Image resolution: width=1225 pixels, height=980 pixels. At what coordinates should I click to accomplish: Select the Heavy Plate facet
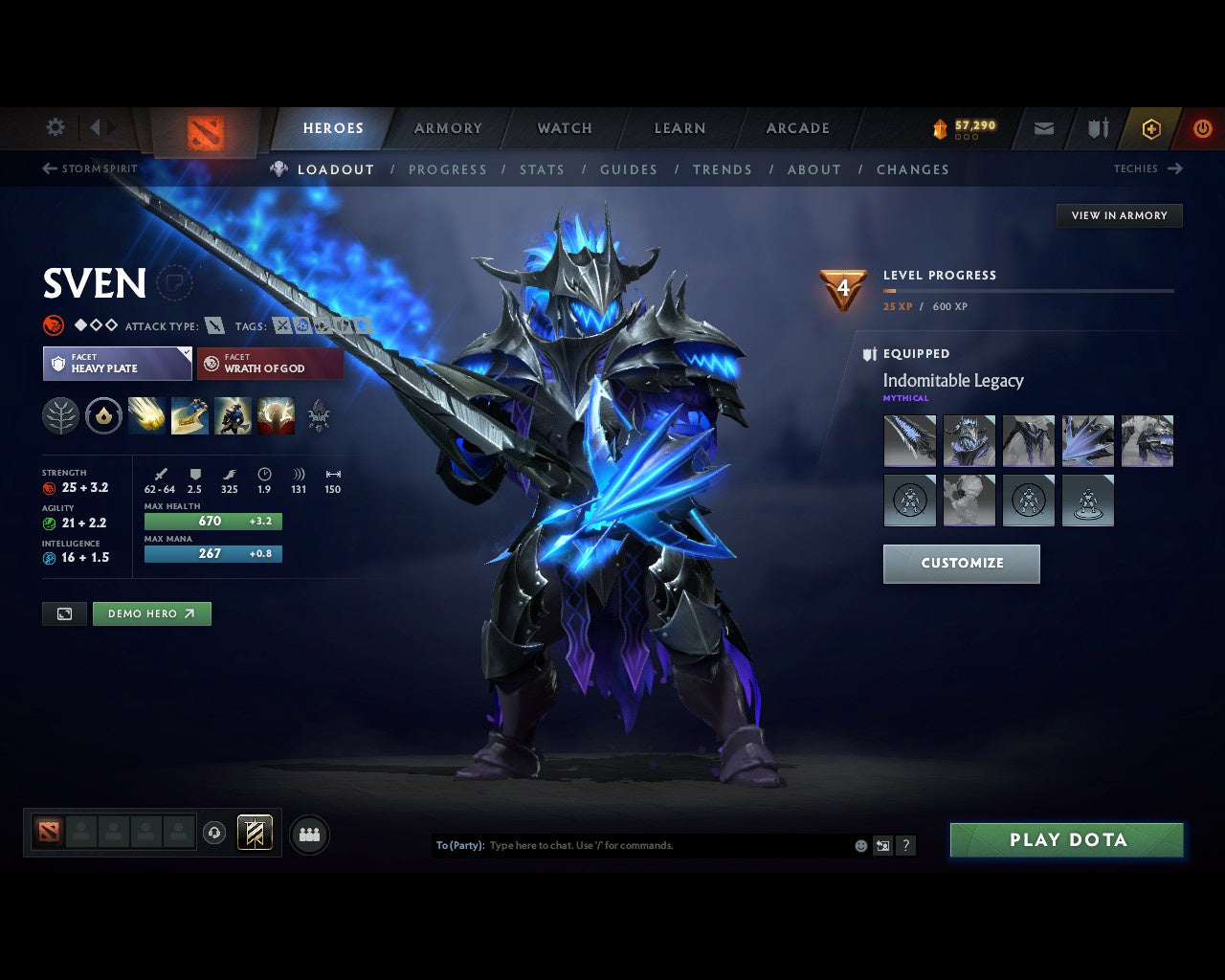click(117, 364)
